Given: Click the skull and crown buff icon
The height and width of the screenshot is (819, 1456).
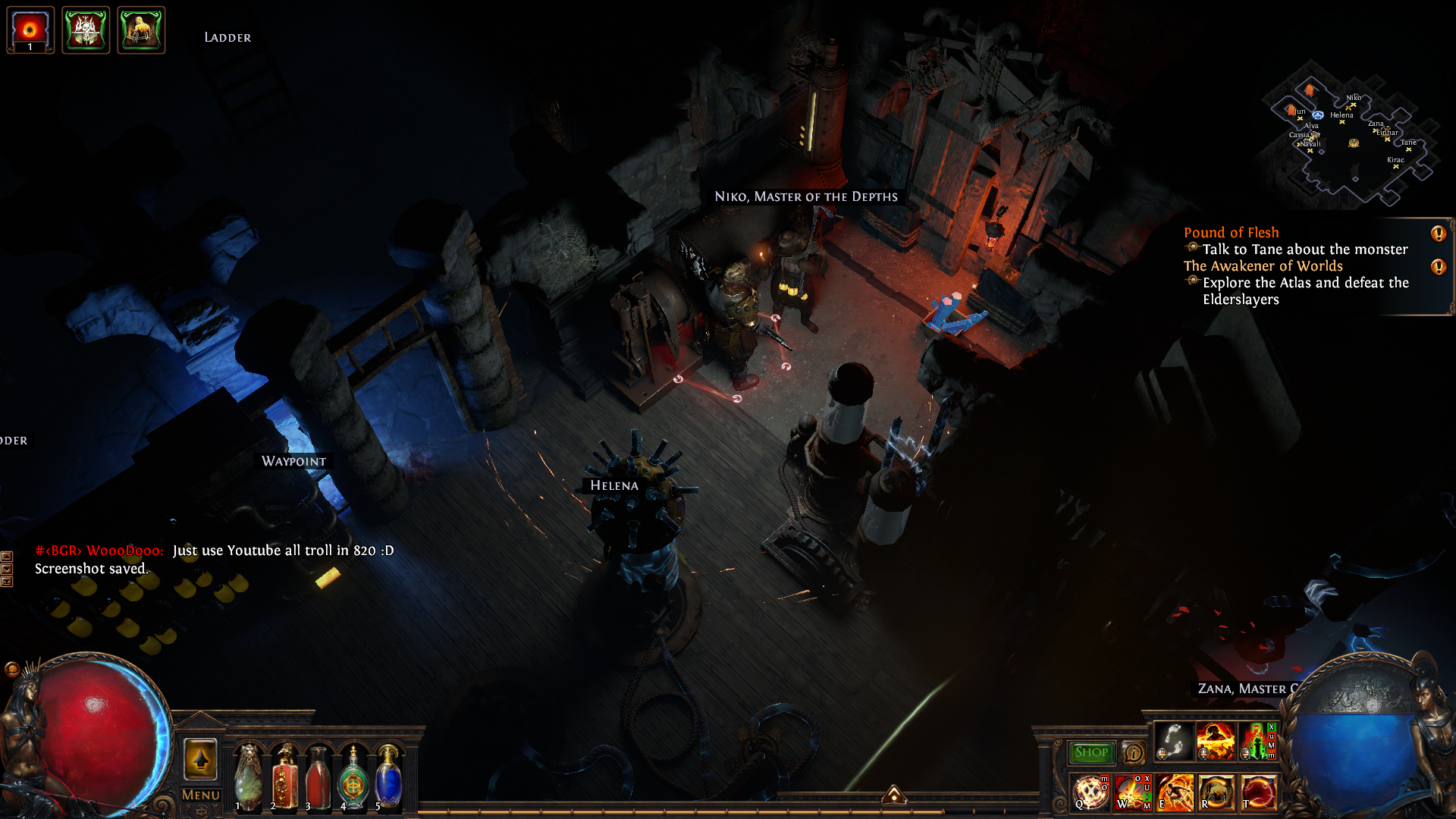Looking at the screenshot, I should [86, 30].
